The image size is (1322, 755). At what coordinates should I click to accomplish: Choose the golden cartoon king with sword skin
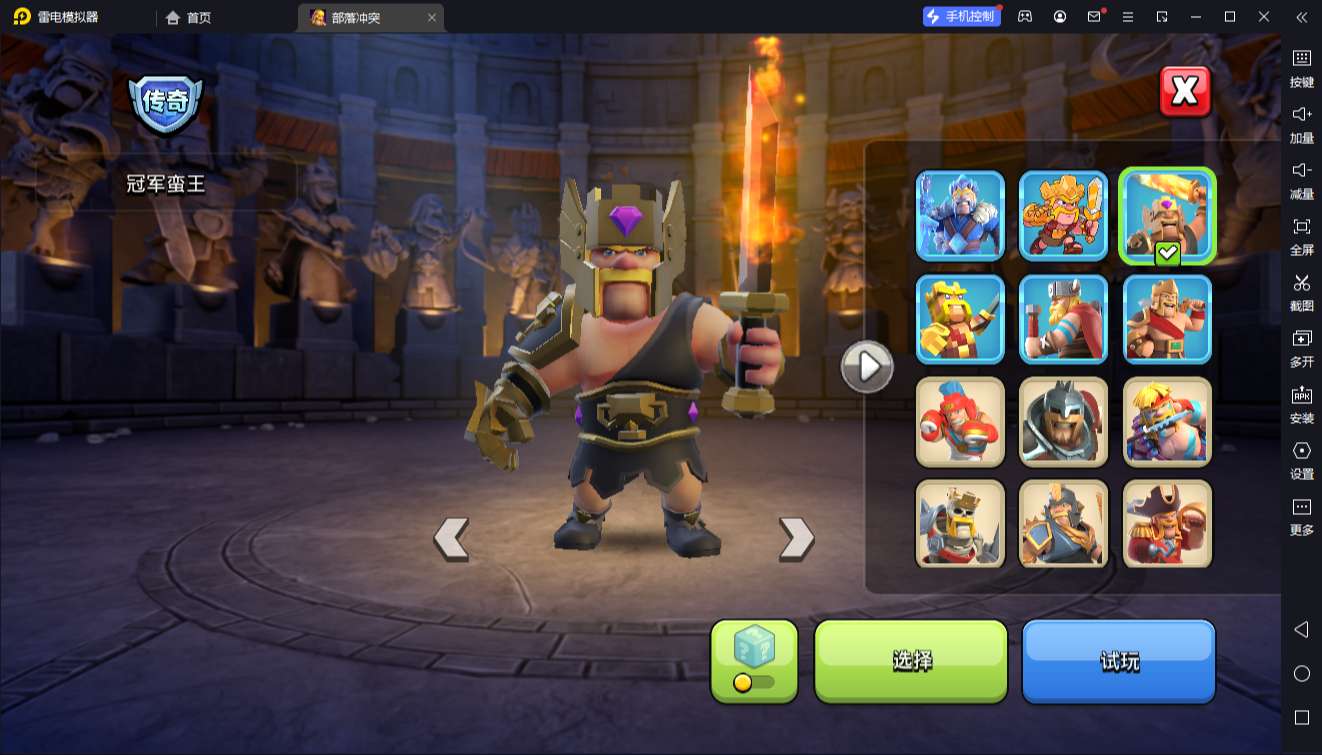click(x=1063, y=215)
